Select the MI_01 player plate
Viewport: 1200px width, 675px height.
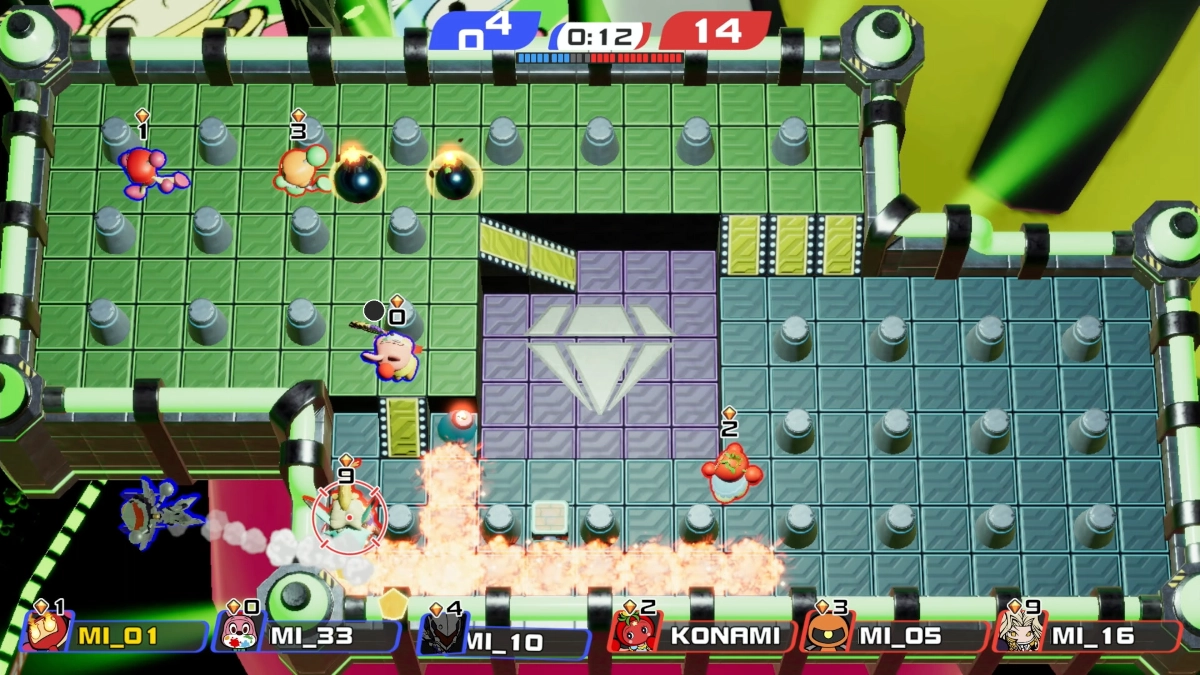click(x=115, y=635)
